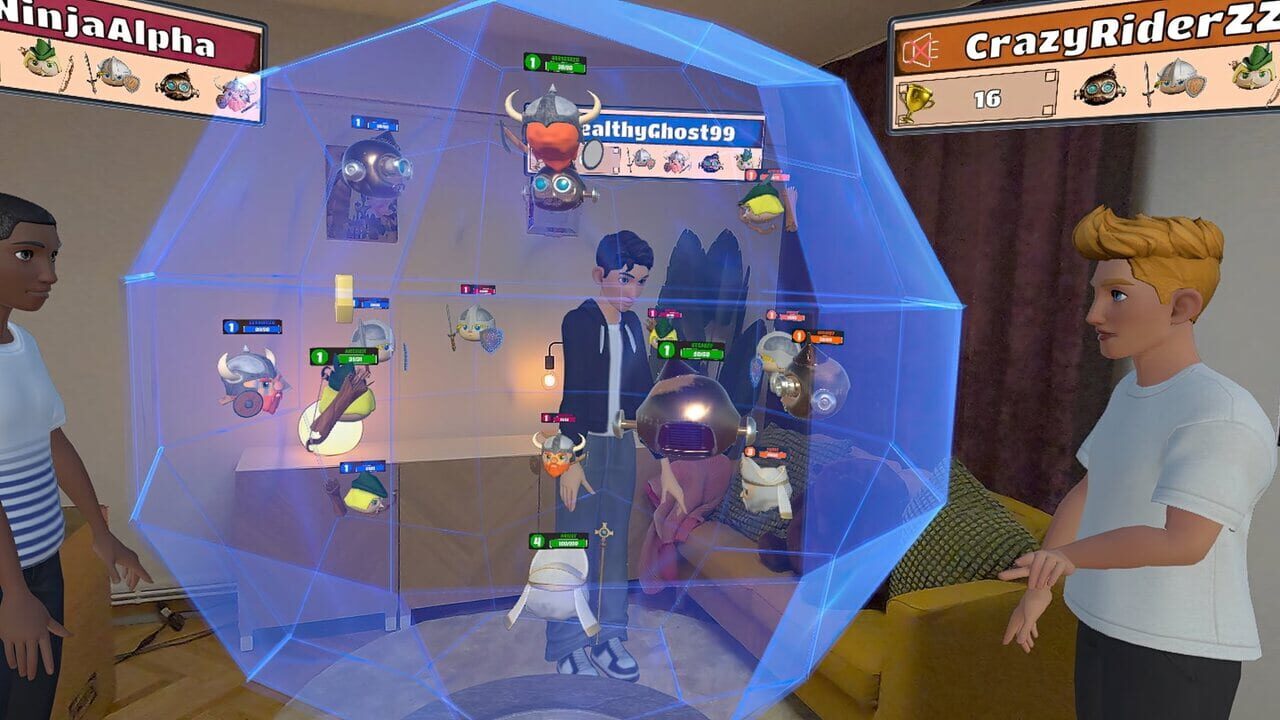Select the goggles avatar icon on NinjaAlpha's banner
This screenshot has height=720, width=1280.
point(175,84)
